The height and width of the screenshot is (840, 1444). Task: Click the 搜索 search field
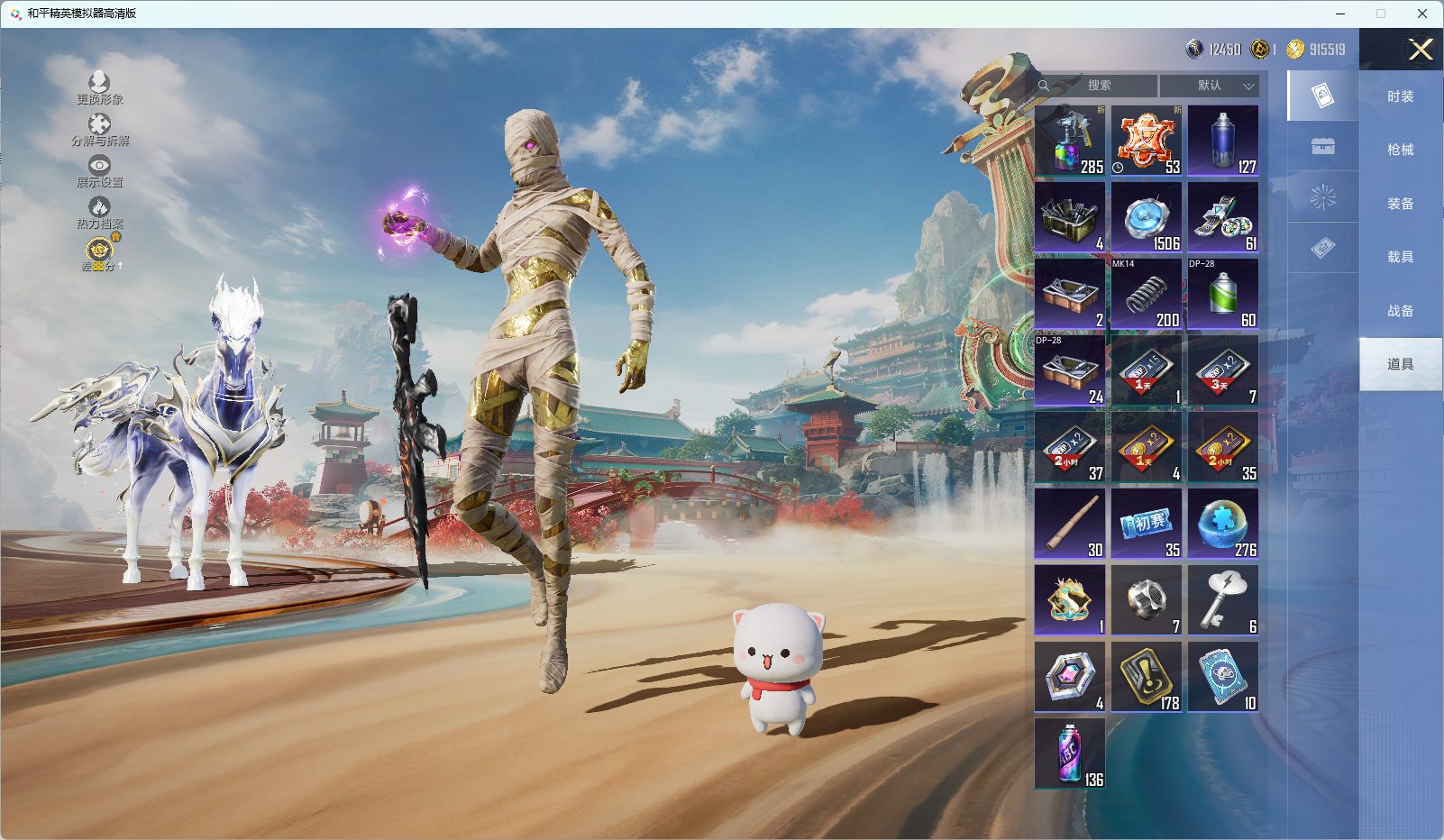1098,86
